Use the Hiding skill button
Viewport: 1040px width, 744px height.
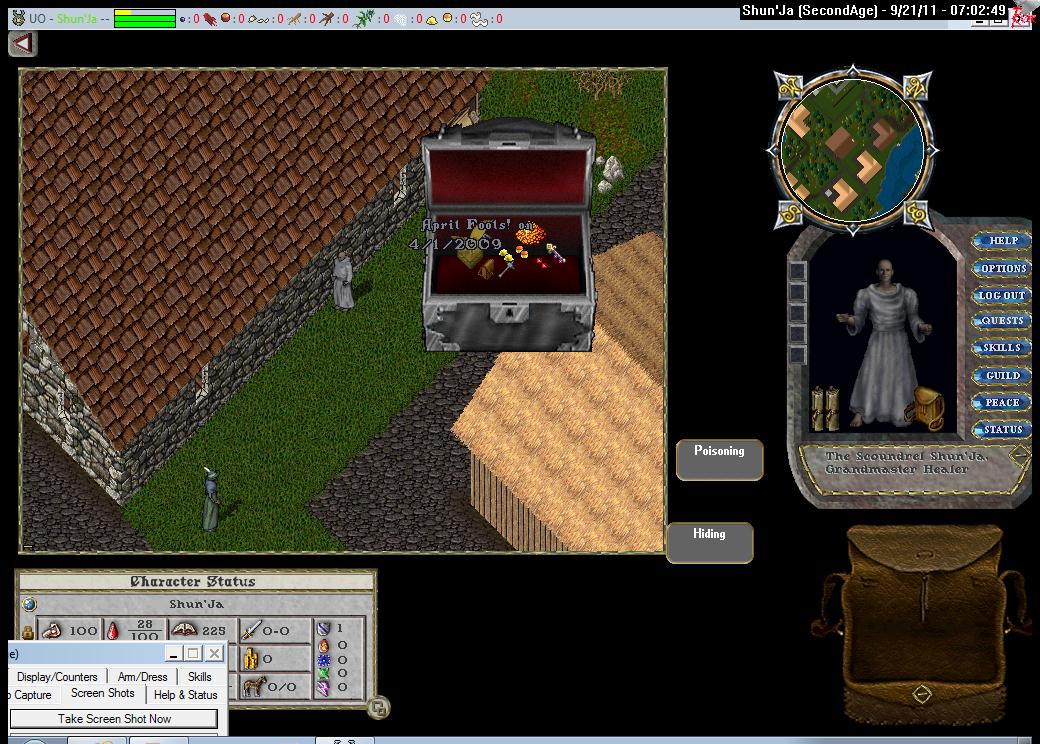[x=709, y=542]
